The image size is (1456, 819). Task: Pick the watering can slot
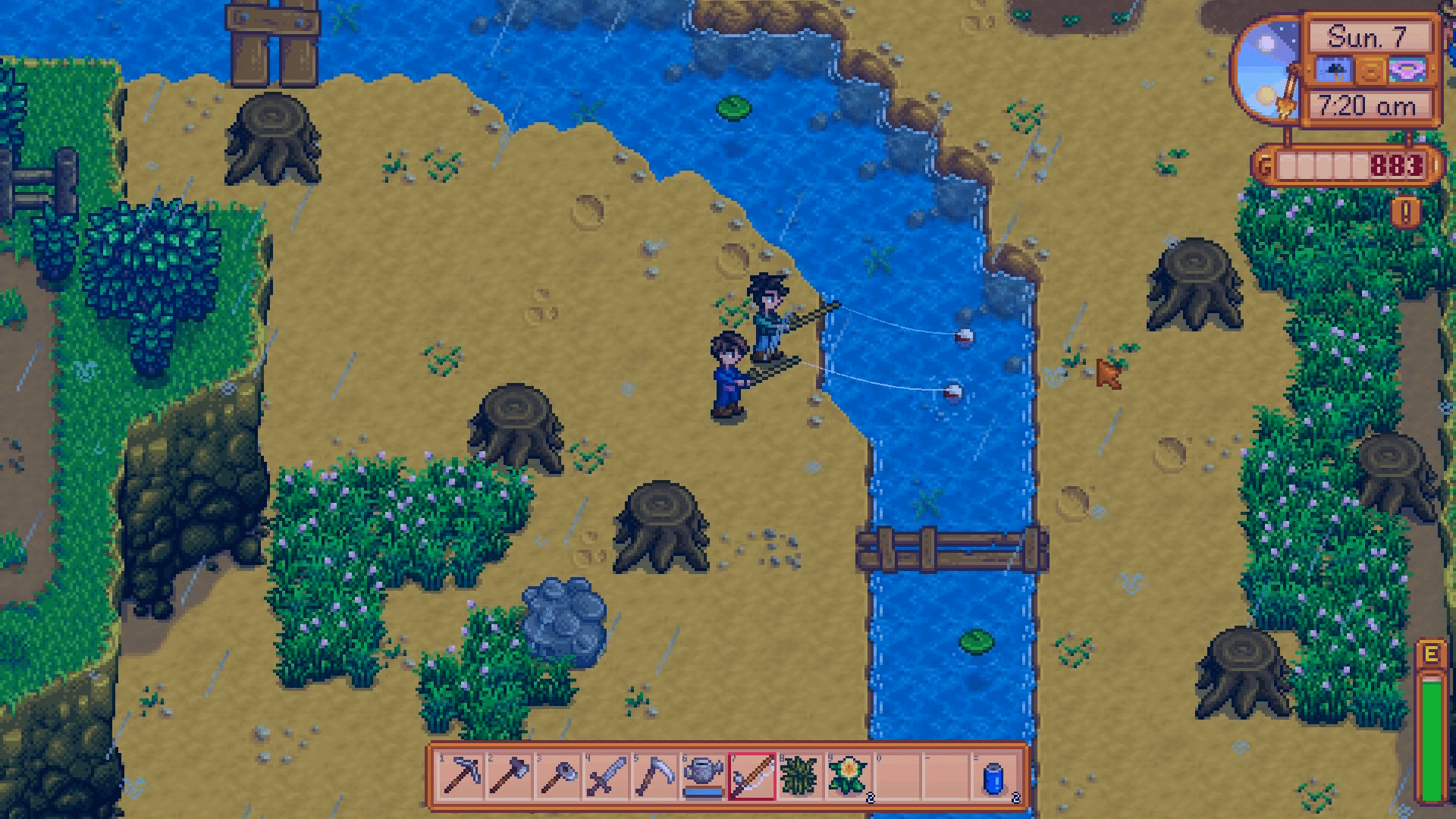(x=703, y=776)
